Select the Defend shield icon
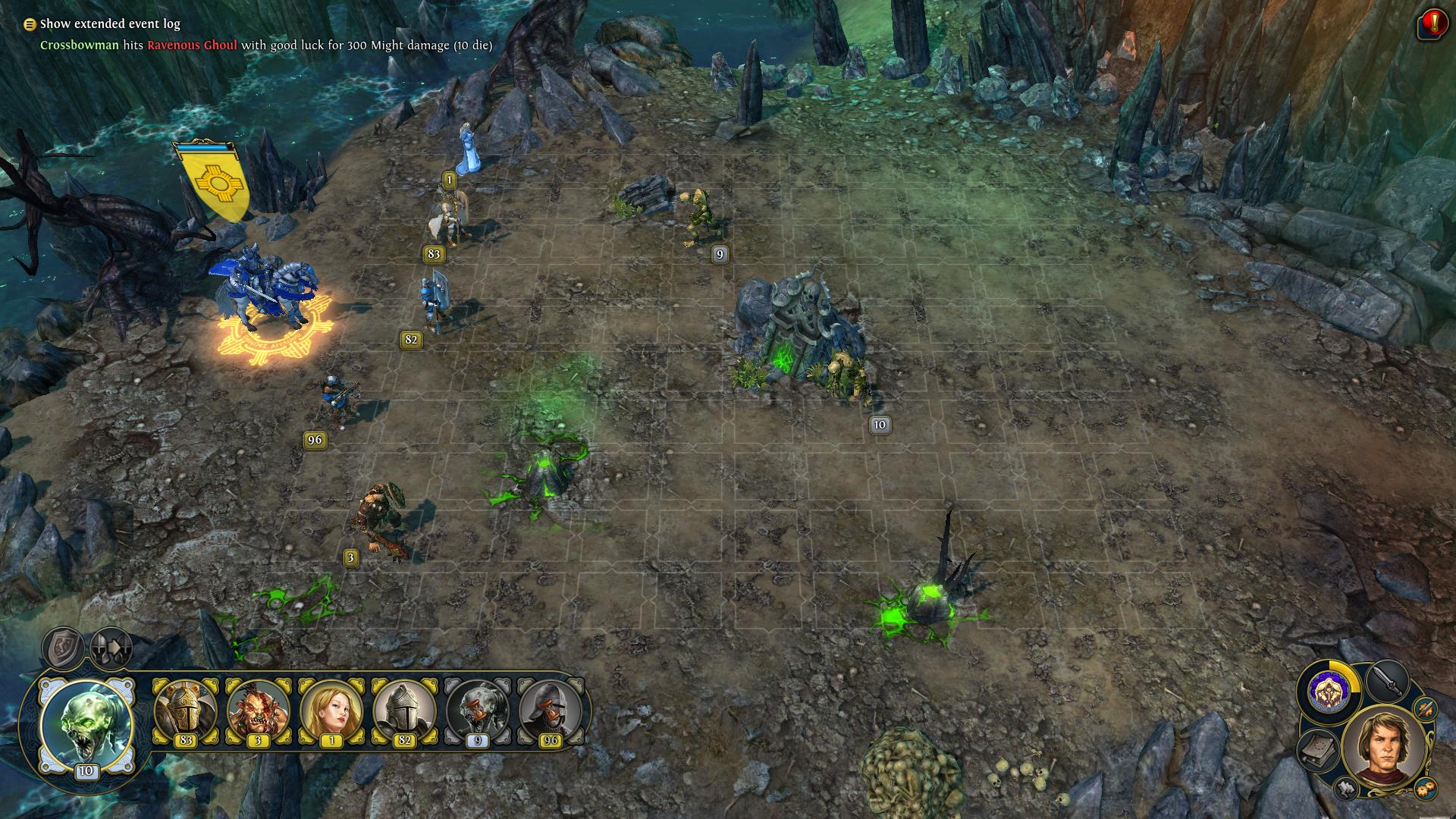 click(62, 647)
